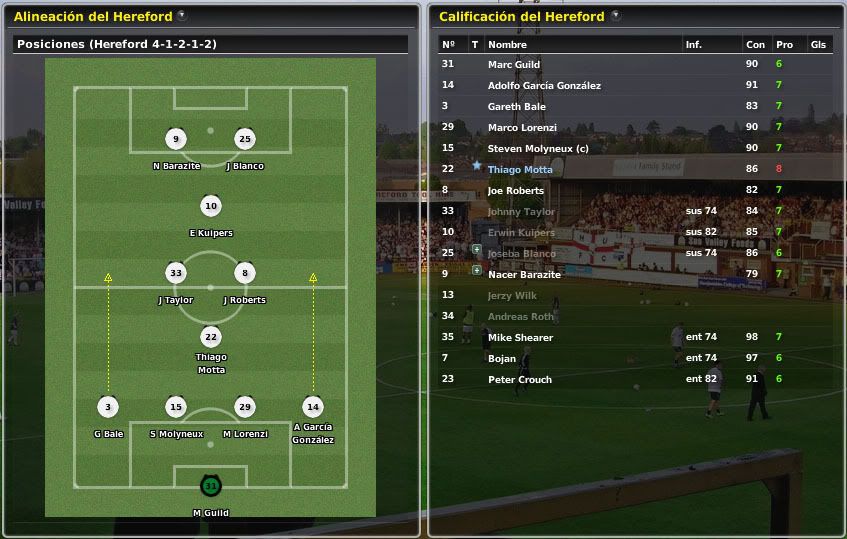Open the Calificación del Hereford dropdown arrow
This screenshot has height=539, width=847.
coord(615,16)
